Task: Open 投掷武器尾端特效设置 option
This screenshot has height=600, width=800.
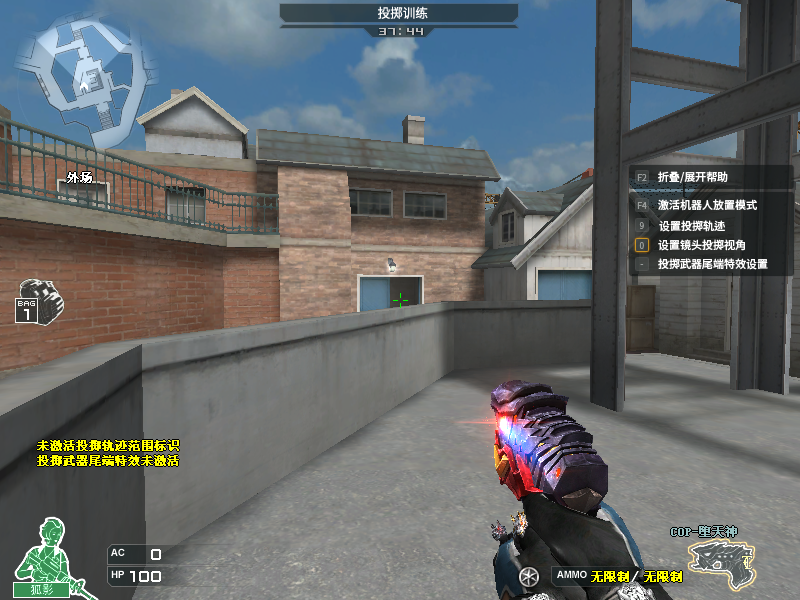Action: [x=712, y=265]
